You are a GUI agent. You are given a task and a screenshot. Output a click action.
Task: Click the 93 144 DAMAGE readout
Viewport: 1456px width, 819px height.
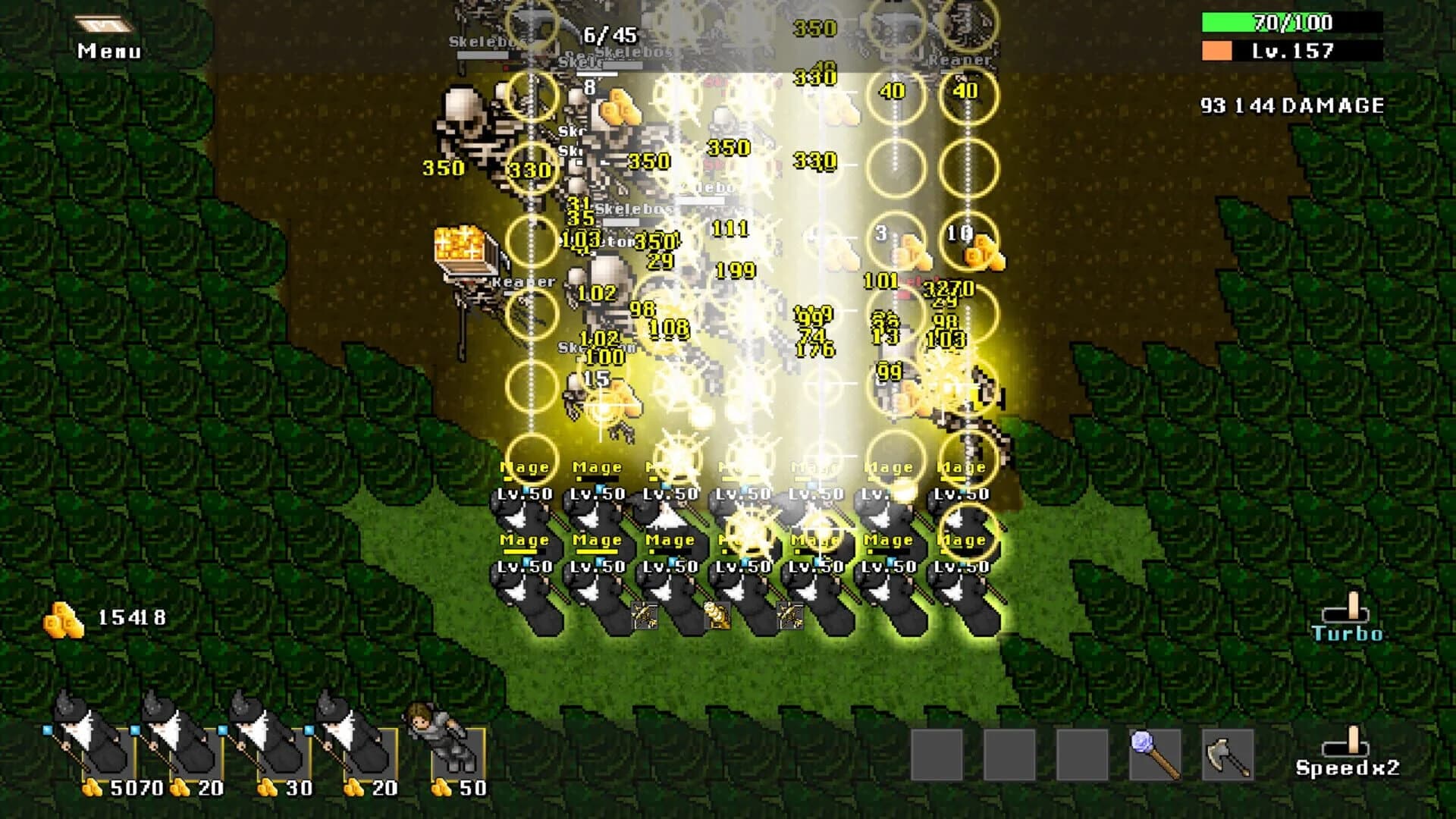coord(1293,106)
